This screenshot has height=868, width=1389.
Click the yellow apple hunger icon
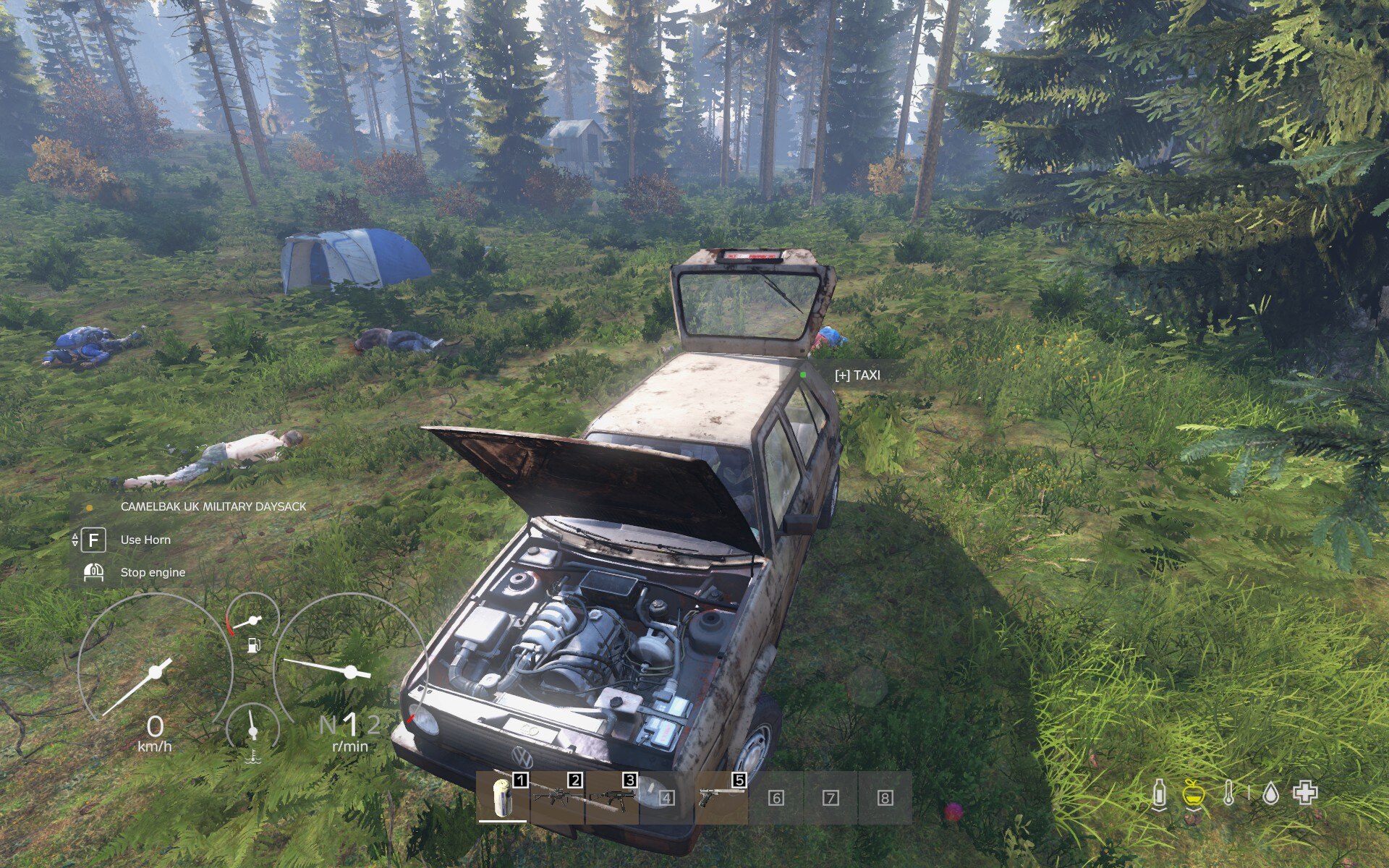click(x=1194, y=793)
